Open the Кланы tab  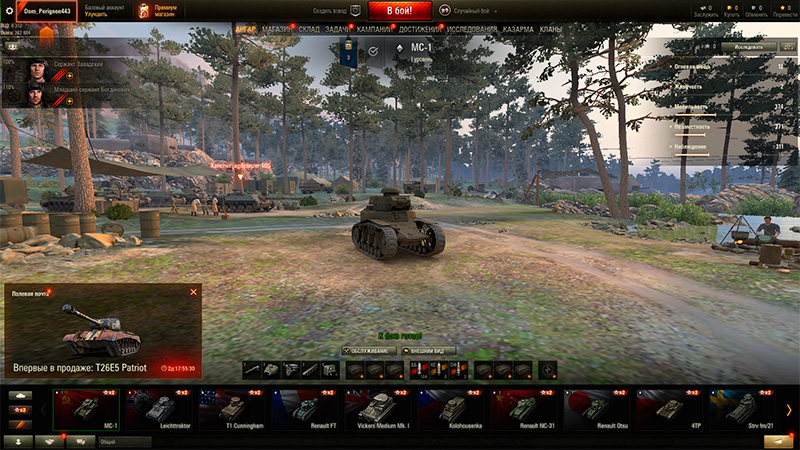550,30
